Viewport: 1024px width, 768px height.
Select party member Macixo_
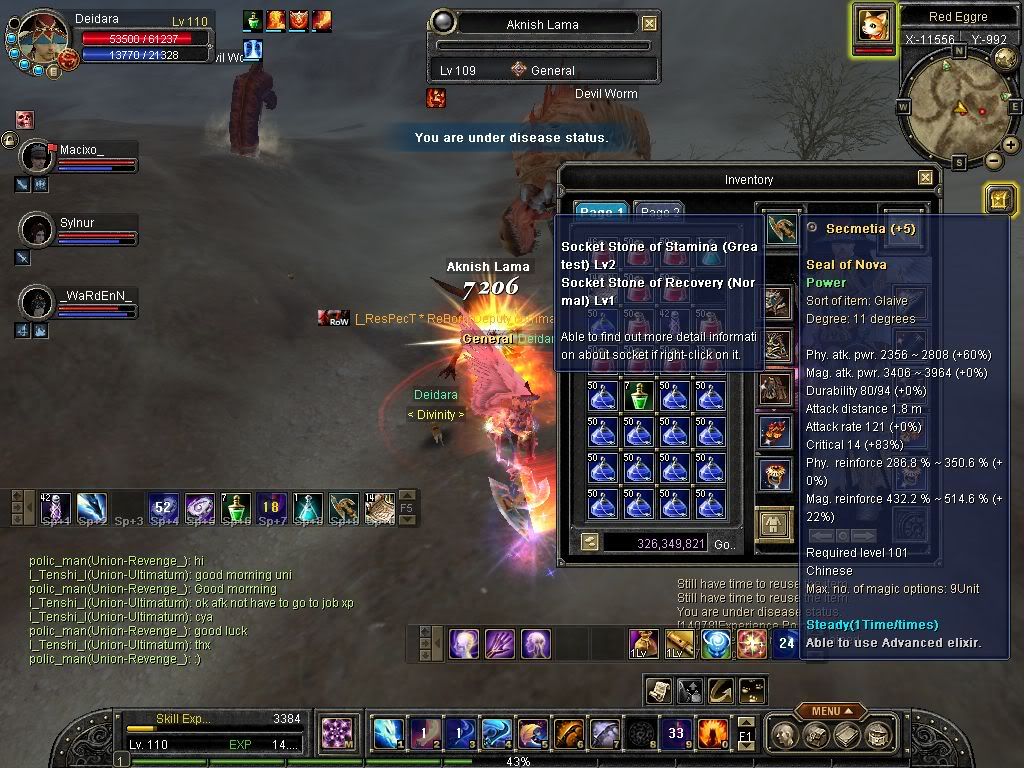coord(37,157)
